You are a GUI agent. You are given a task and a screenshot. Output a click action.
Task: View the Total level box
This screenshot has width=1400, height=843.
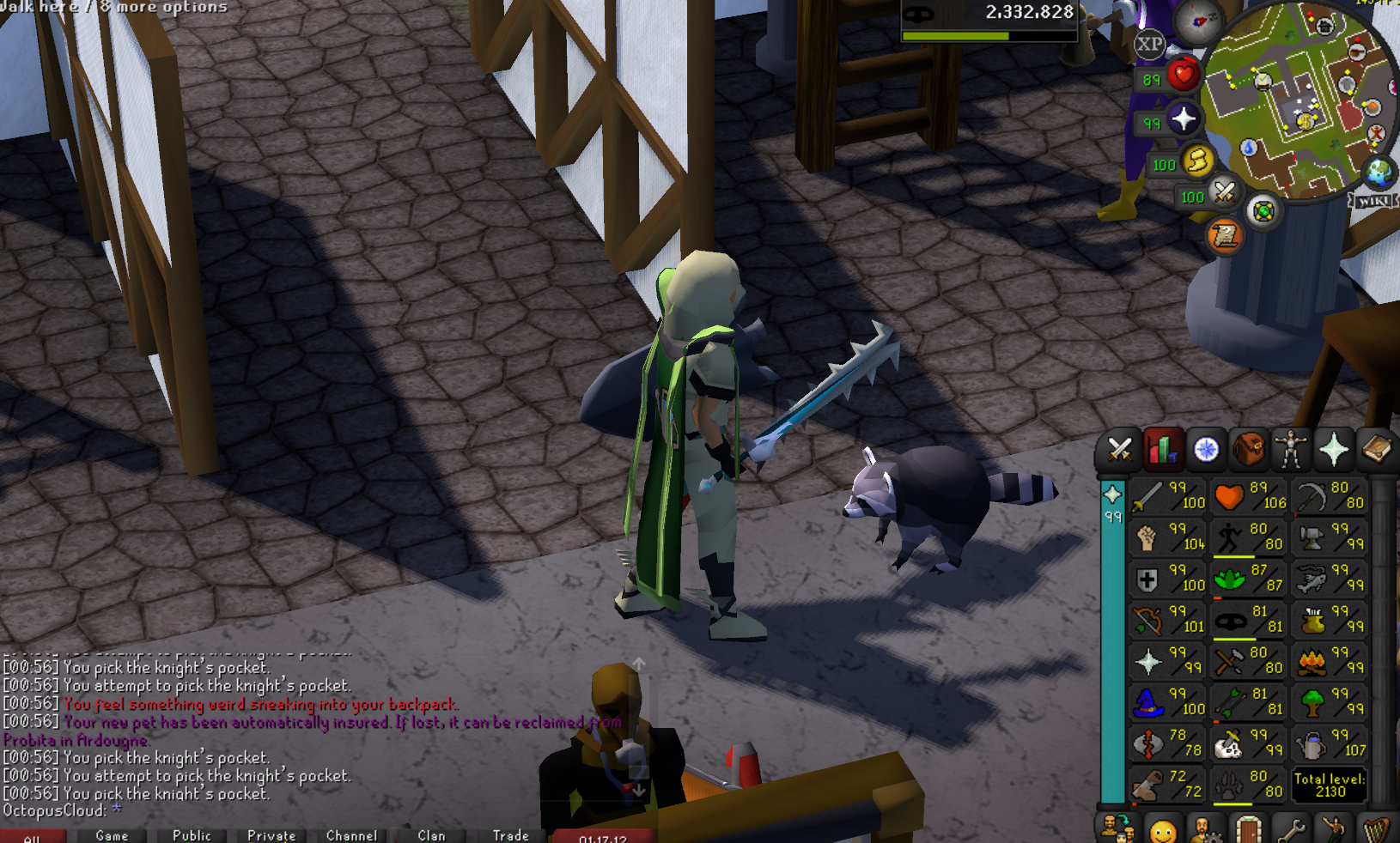1330,785
